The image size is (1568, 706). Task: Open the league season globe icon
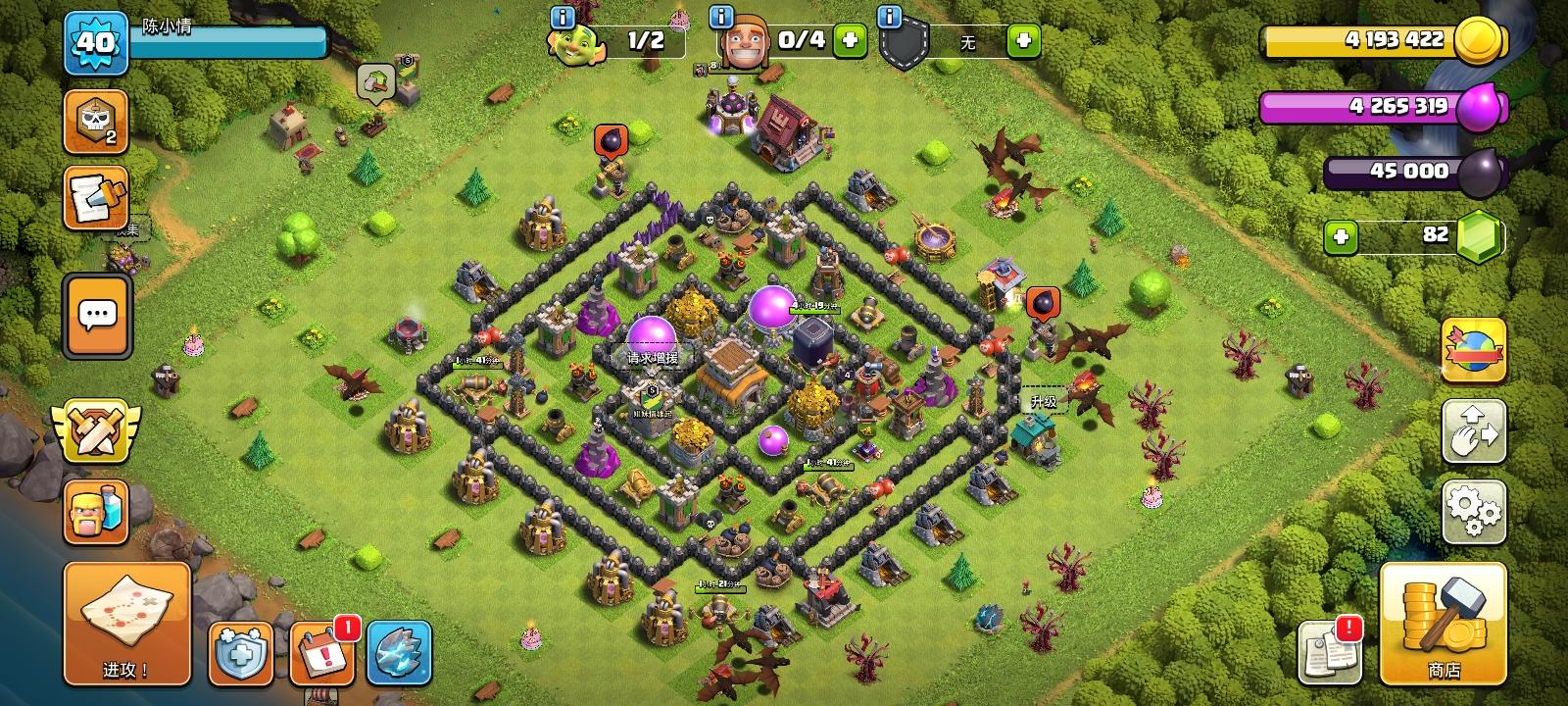[1475, 348]
